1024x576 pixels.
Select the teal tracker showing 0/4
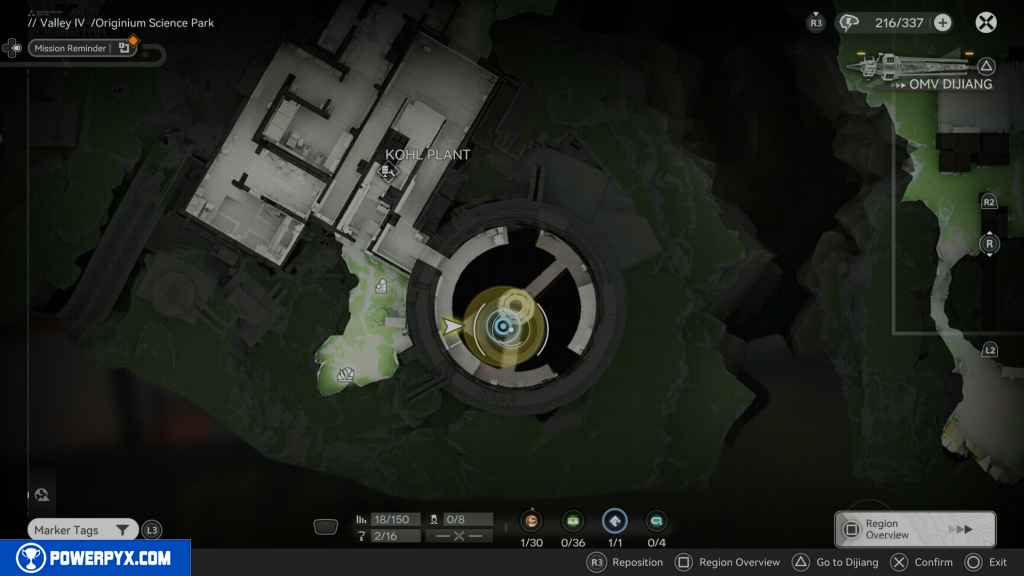[x=656, y=521]
